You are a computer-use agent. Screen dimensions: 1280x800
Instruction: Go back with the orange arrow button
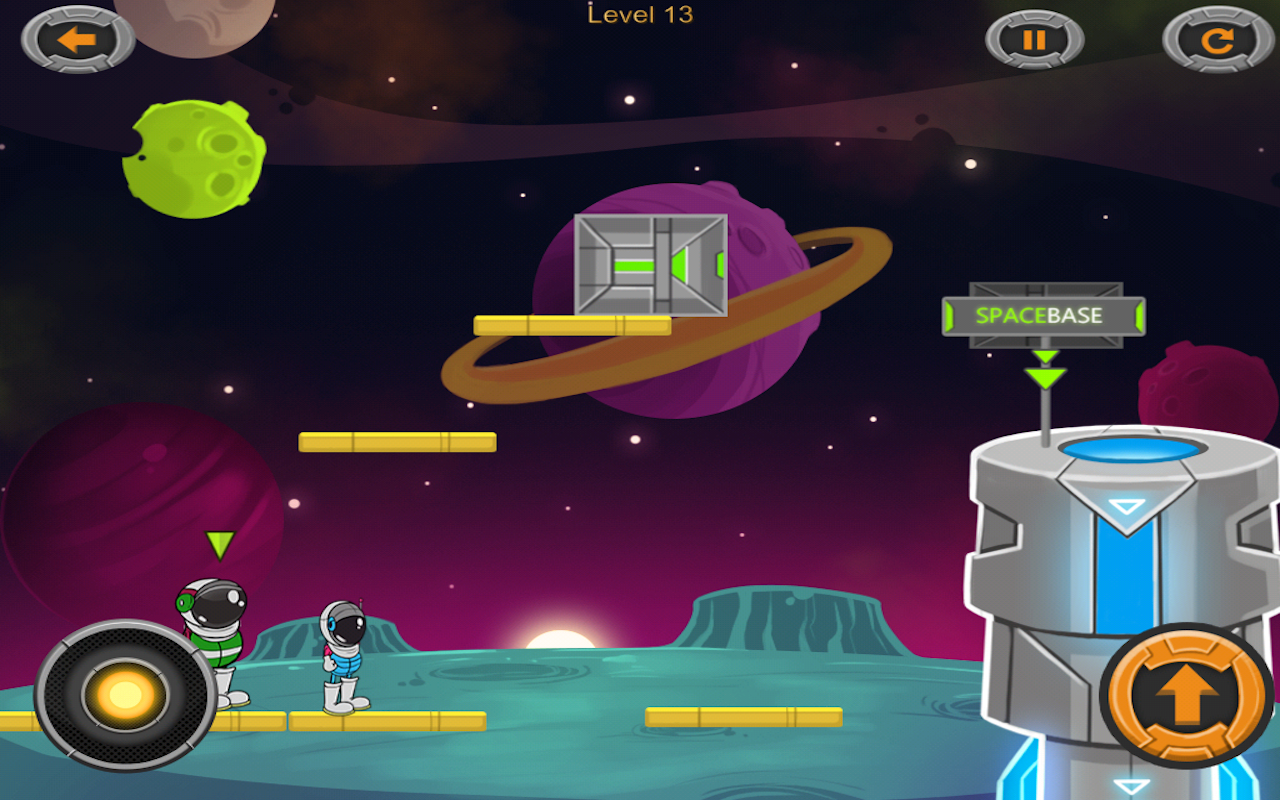pos(78,40)
